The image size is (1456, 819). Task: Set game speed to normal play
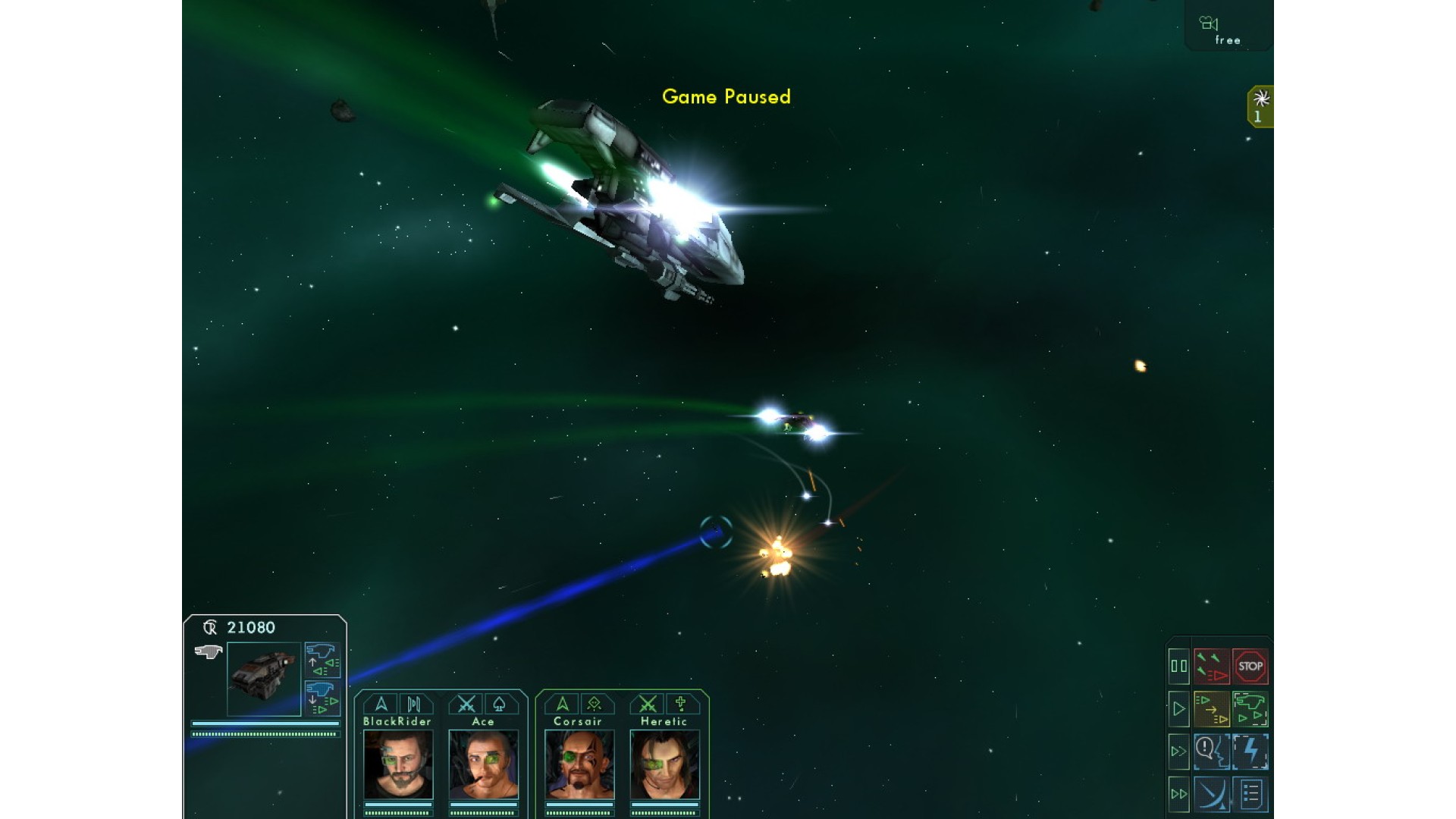[x=1178, y=709]
